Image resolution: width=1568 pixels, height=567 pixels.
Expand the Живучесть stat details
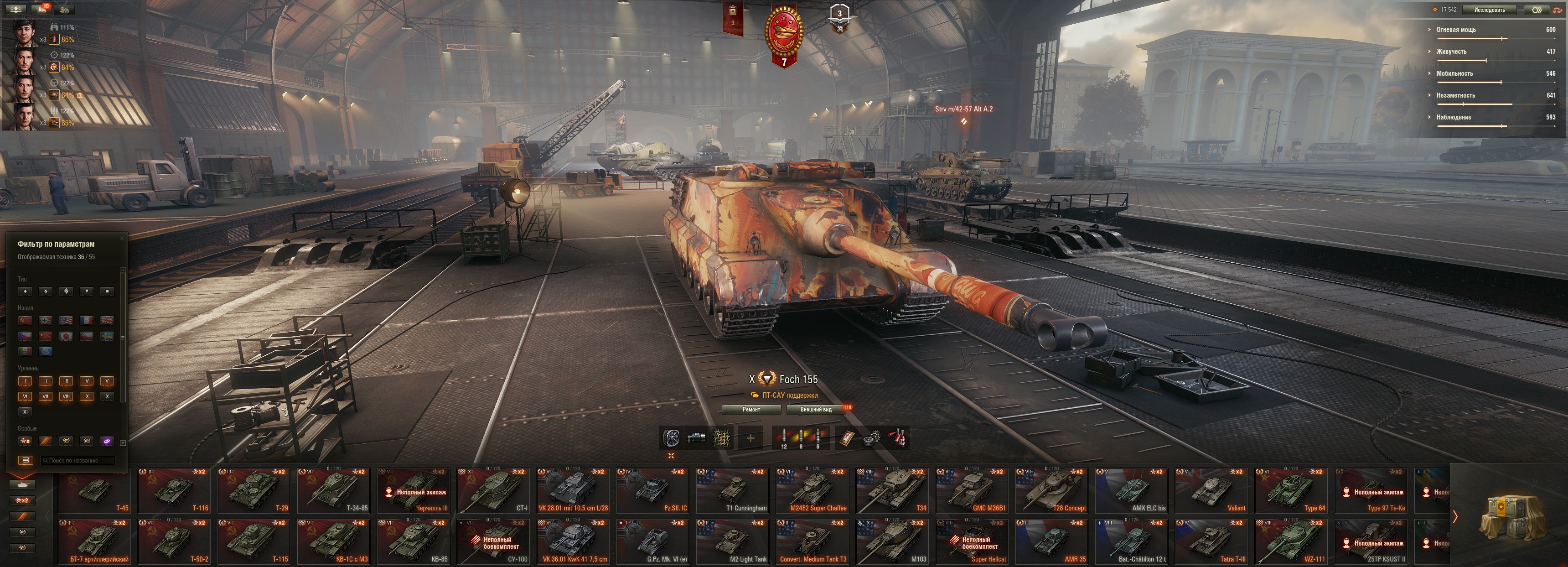pyautogui.click(x=1451, y=52)
